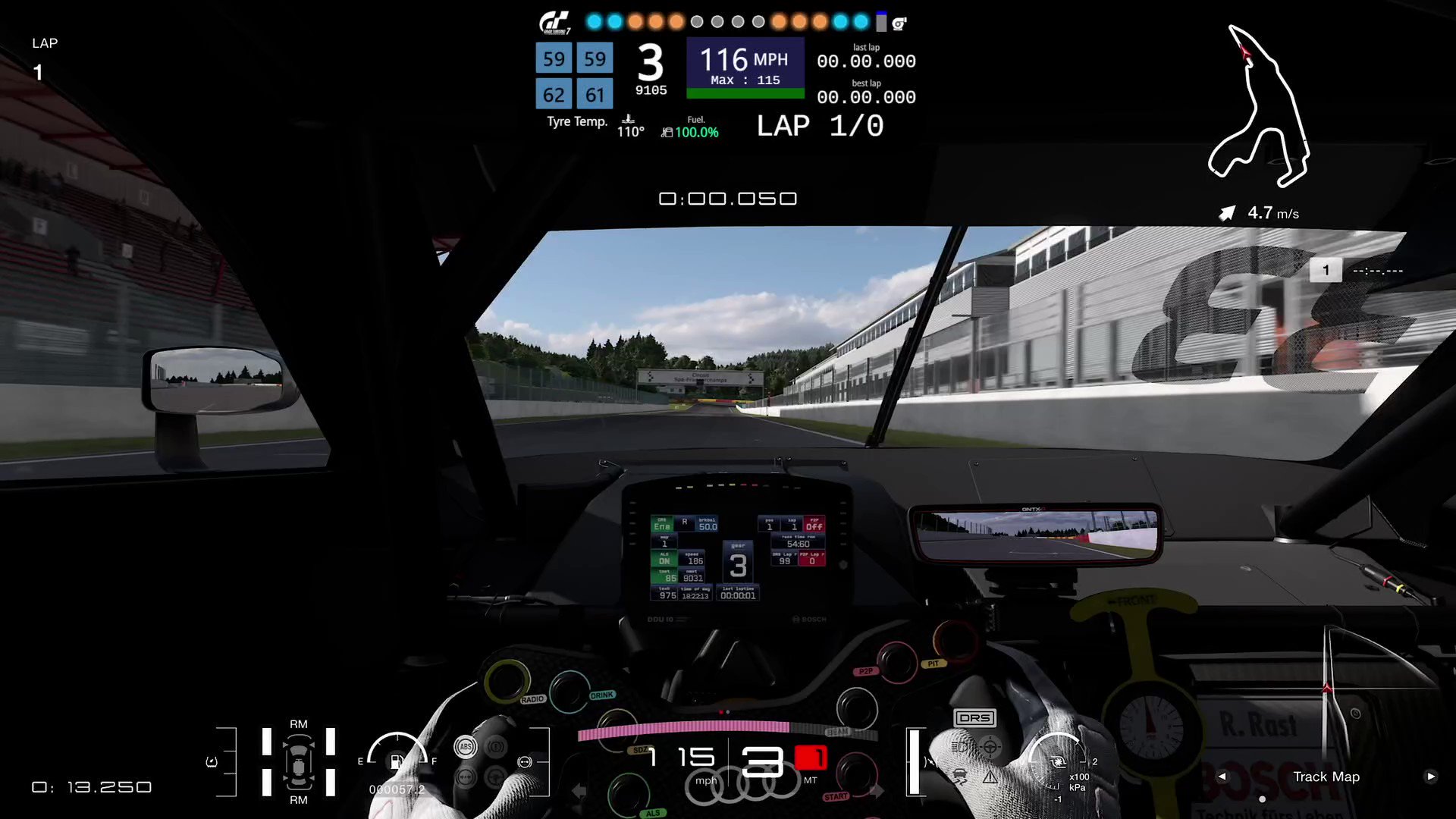Select the ABS rotary dial on the wheel
This screenshot has width=1456, height=819.
[465, 747]
